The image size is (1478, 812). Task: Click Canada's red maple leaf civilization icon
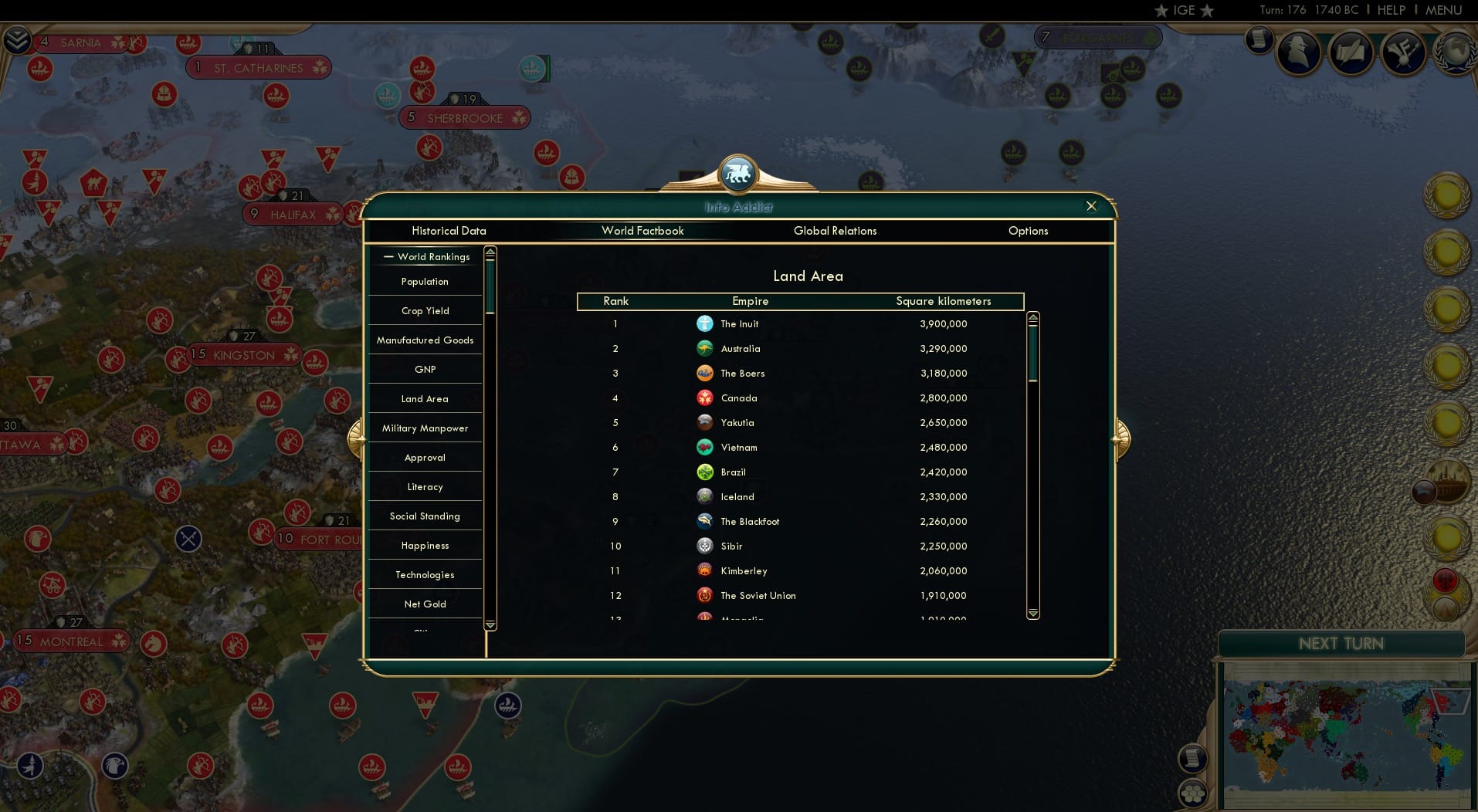coord(705,398)
